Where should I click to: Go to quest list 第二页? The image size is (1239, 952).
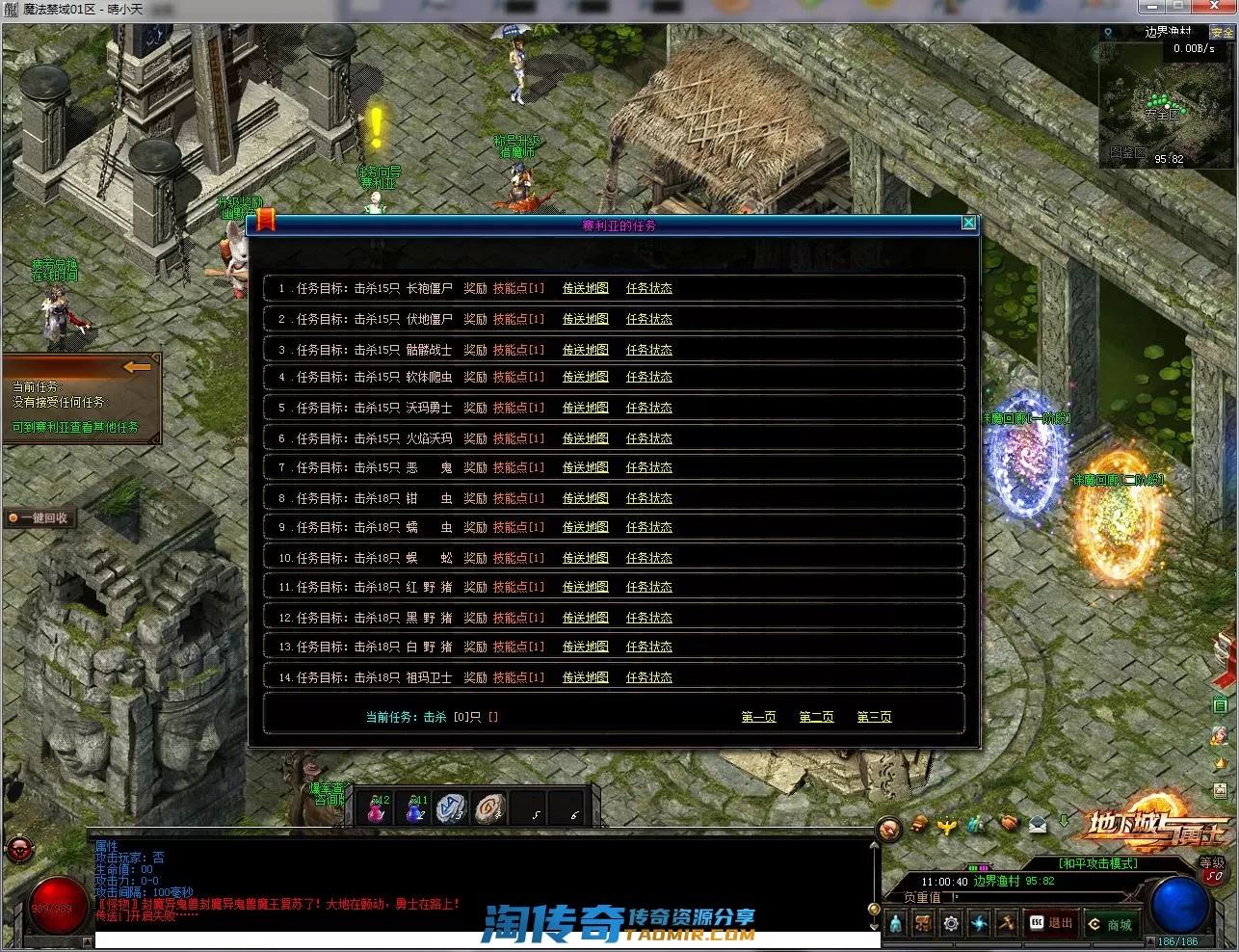pos(816,717)
